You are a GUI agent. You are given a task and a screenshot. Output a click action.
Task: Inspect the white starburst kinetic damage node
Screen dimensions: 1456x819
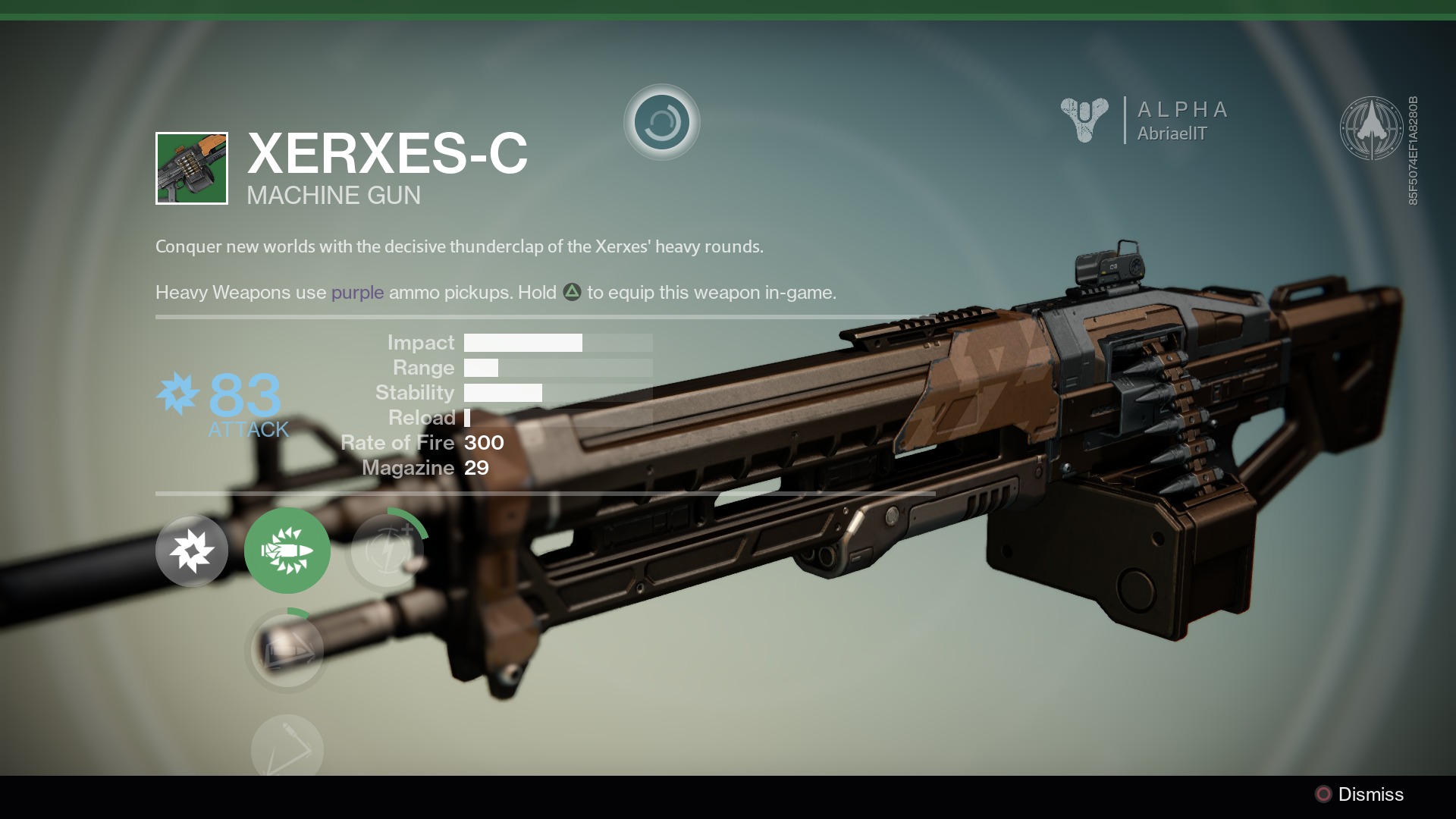click(x=191, y=551)
